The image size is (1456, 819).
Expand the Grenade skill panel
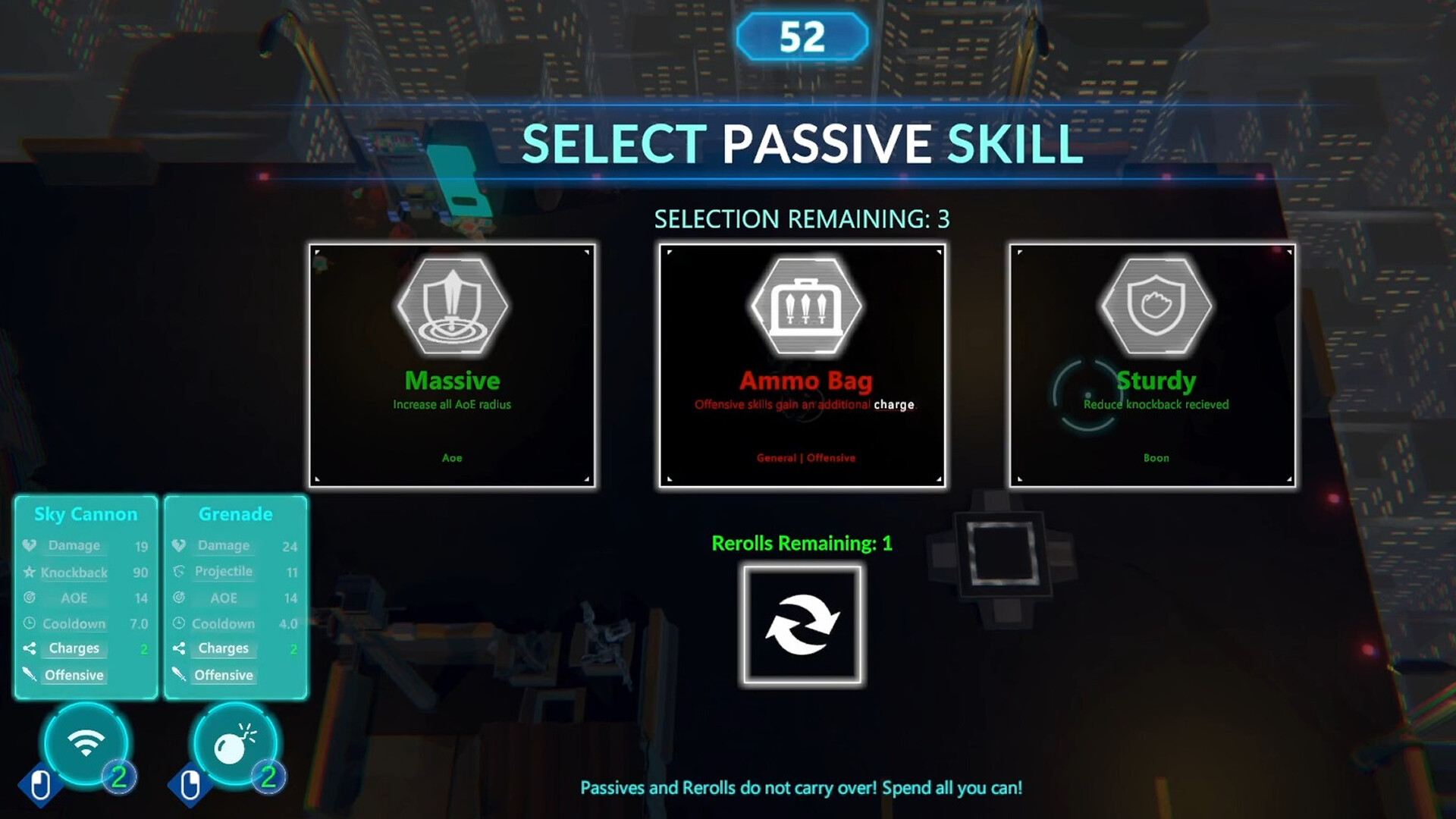tap(235, 514)
